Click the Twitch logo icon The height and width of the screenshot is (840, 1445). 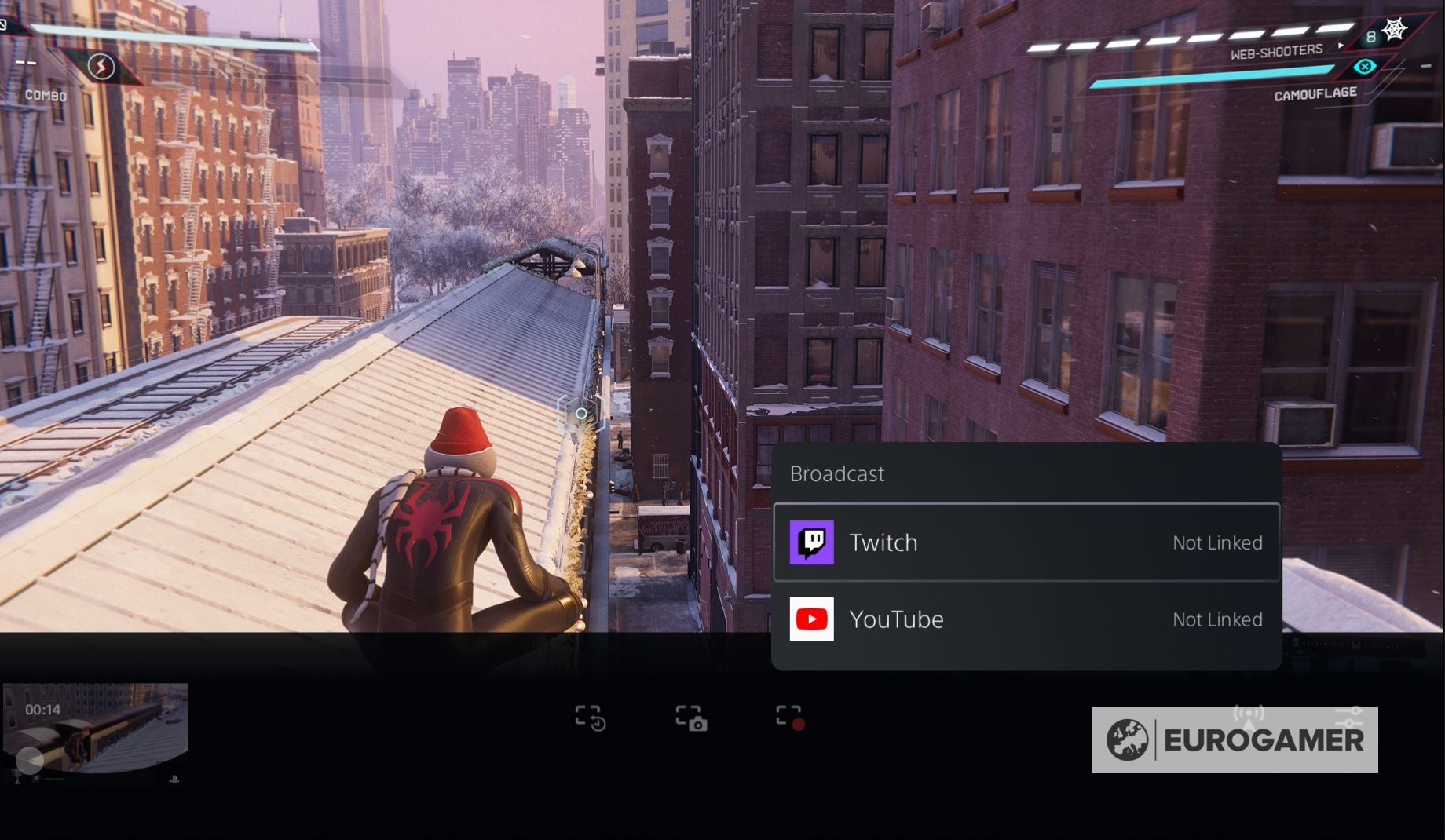tap(812, 542)
